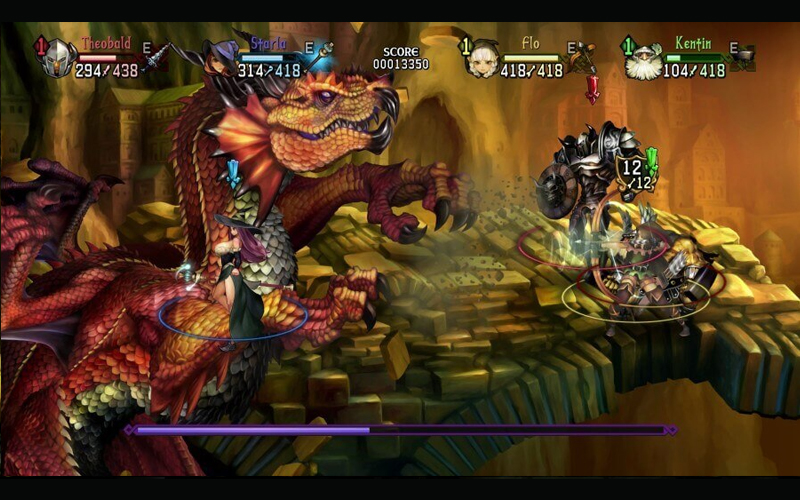Select Starla's purple-hat sorceress portrait
800x500 pixels.
[x=220, y=59]
